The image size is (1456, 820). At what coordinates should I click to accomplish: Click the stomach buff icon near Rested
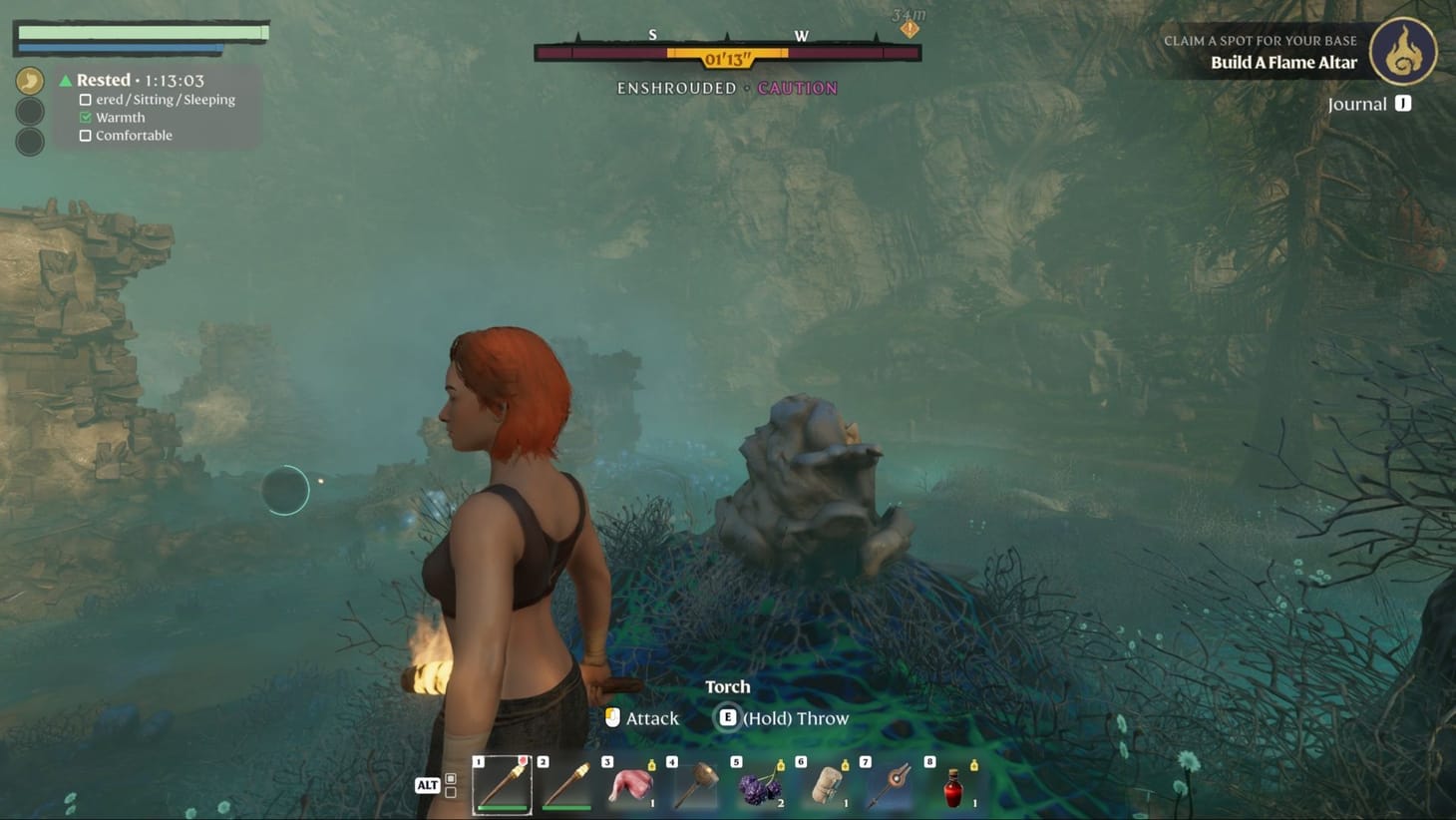(x=29, y=79)
